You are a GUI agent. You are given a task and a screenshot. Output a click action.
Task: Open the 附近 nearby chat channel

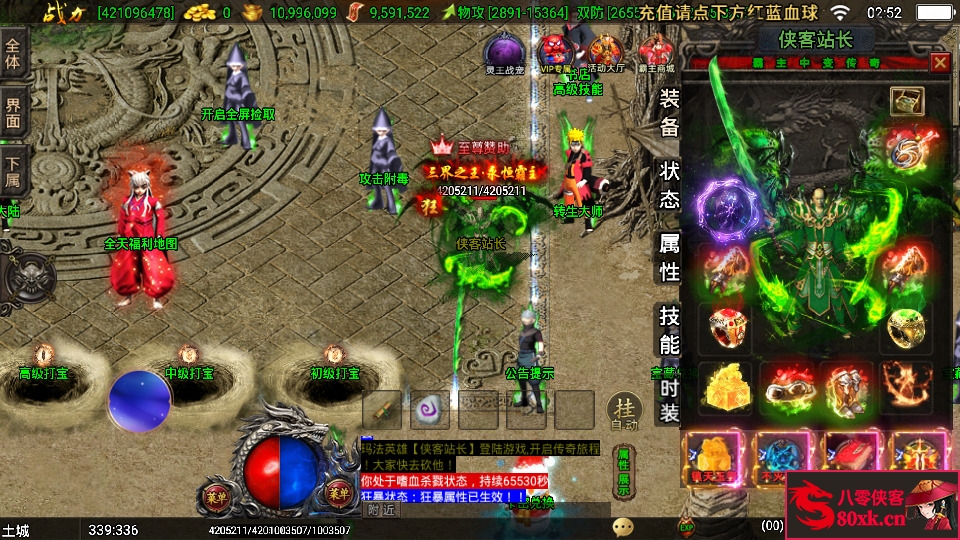click(381, 509)
